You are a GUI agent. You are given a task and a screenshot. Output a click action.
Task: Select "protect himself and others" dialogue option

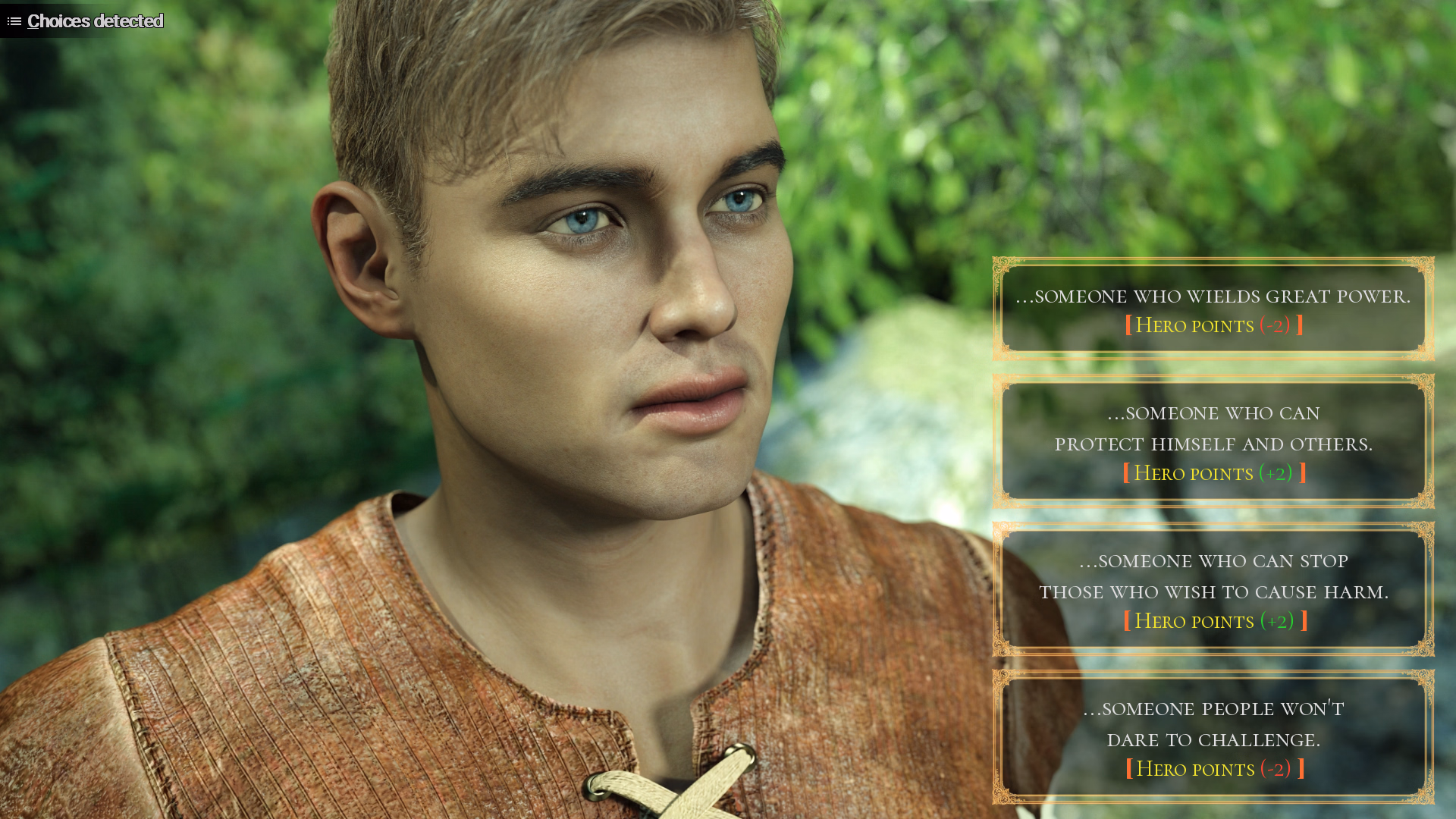[x=1213, y=441]
